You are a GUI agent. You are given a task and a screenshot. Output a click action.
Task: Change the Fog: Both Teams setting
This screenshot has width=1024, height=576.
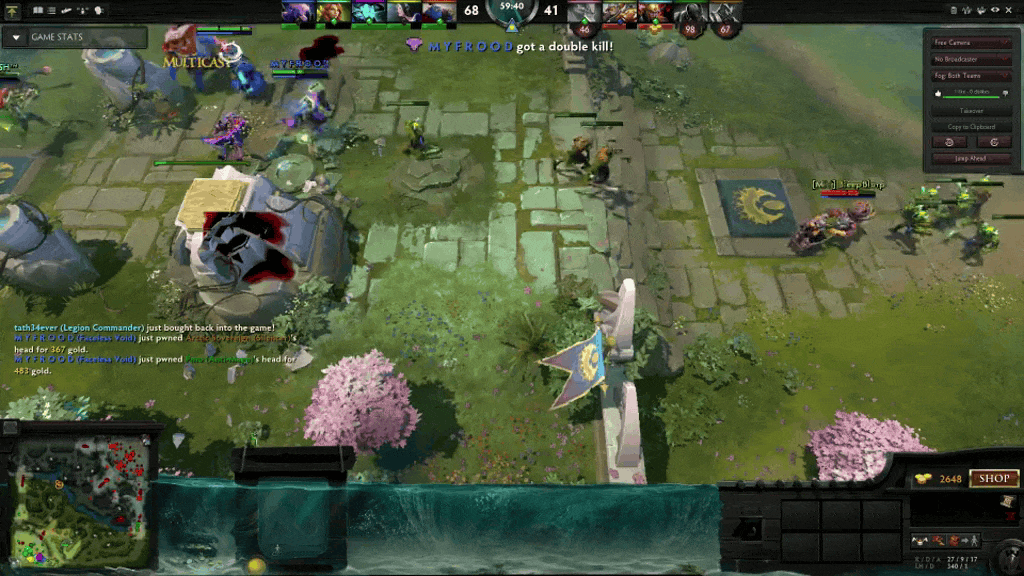pos(972,76)
